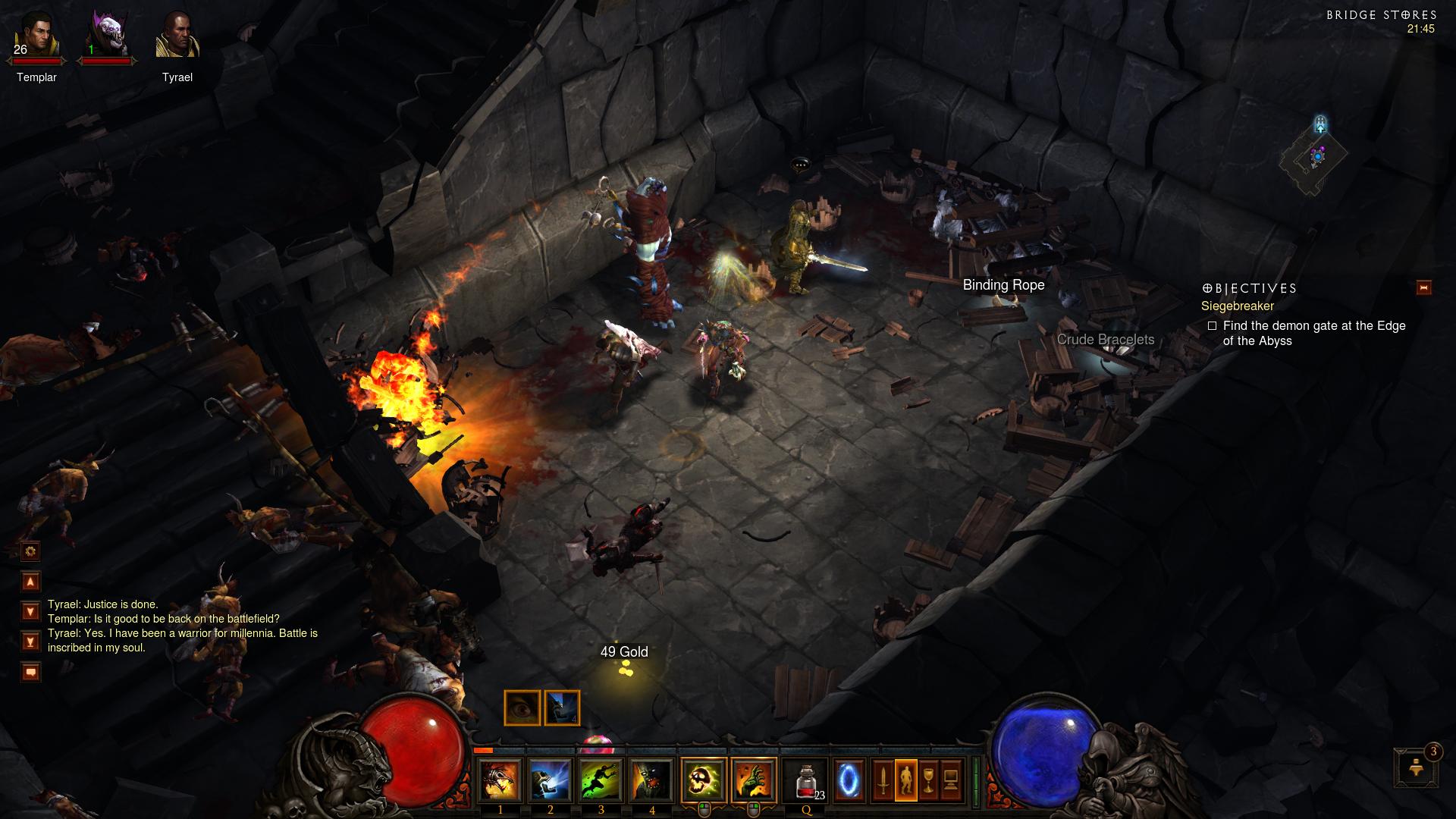Image resolution: width=1456 pixels, height=819 pixels.
Task: Open the blue town portal
Action: point(848,780)
